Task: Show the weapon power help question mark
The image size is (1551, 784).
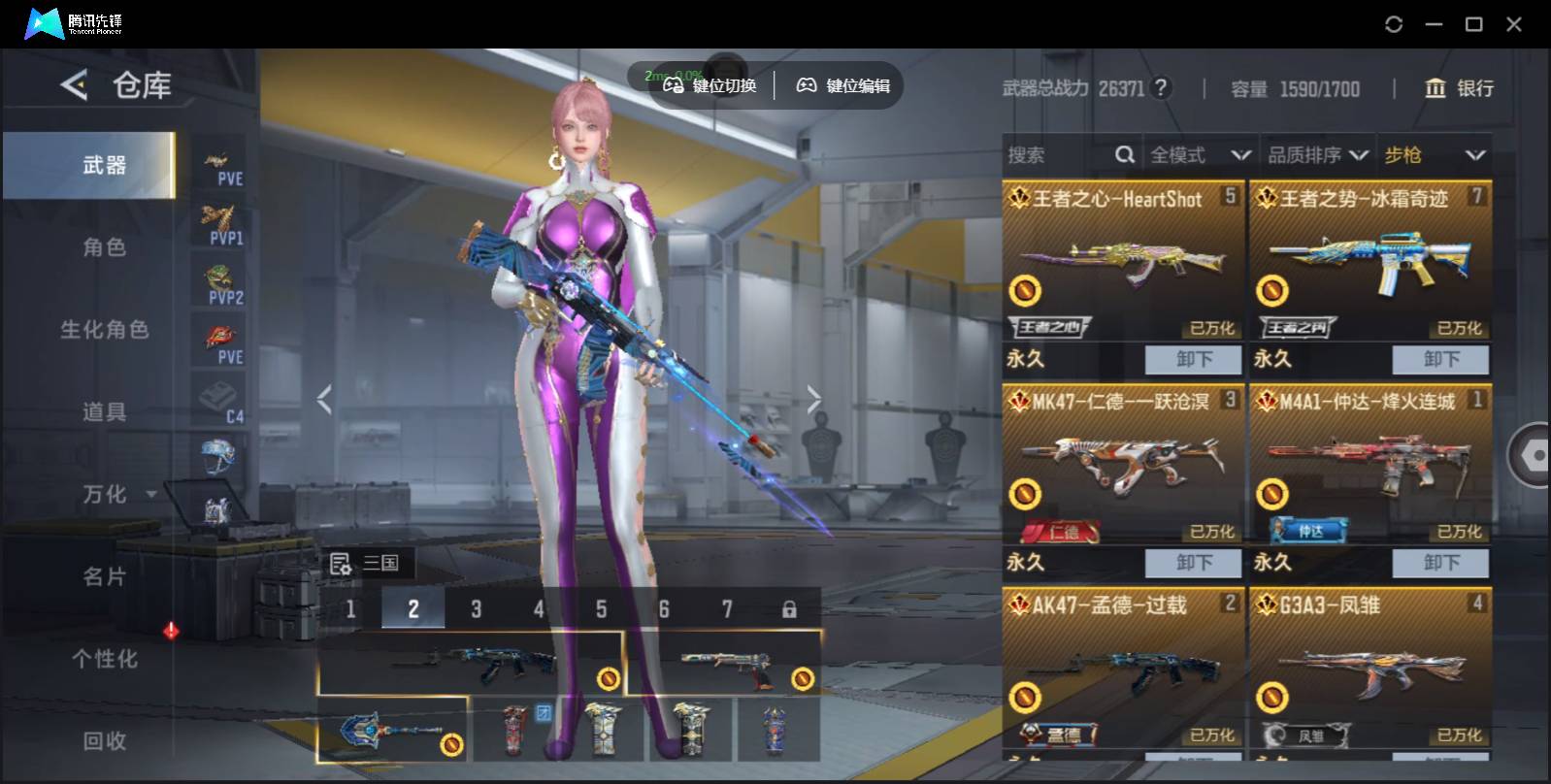Action: pyautogui.click(x=1160, y=88)
